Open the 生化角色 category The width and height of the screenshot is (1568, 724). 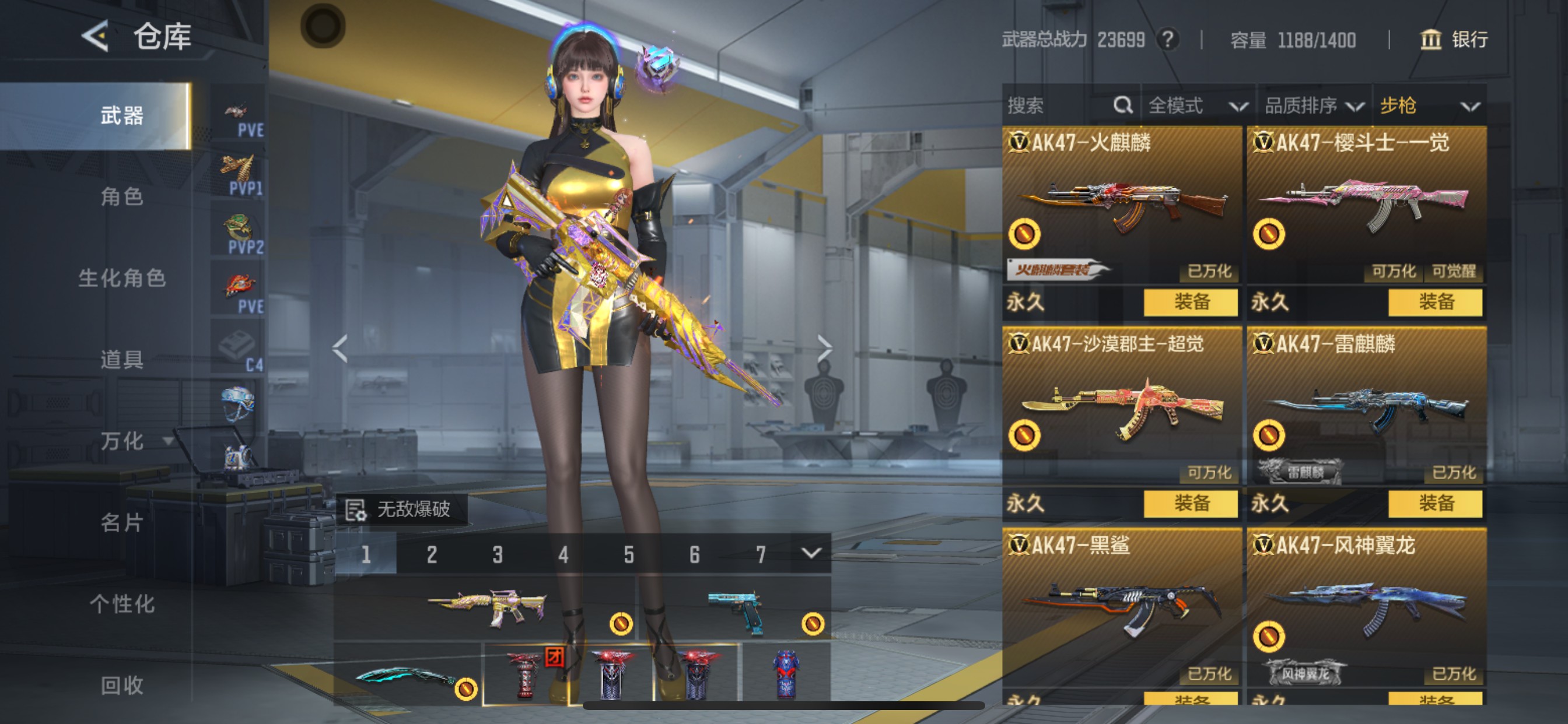click(x=122, y=278)
